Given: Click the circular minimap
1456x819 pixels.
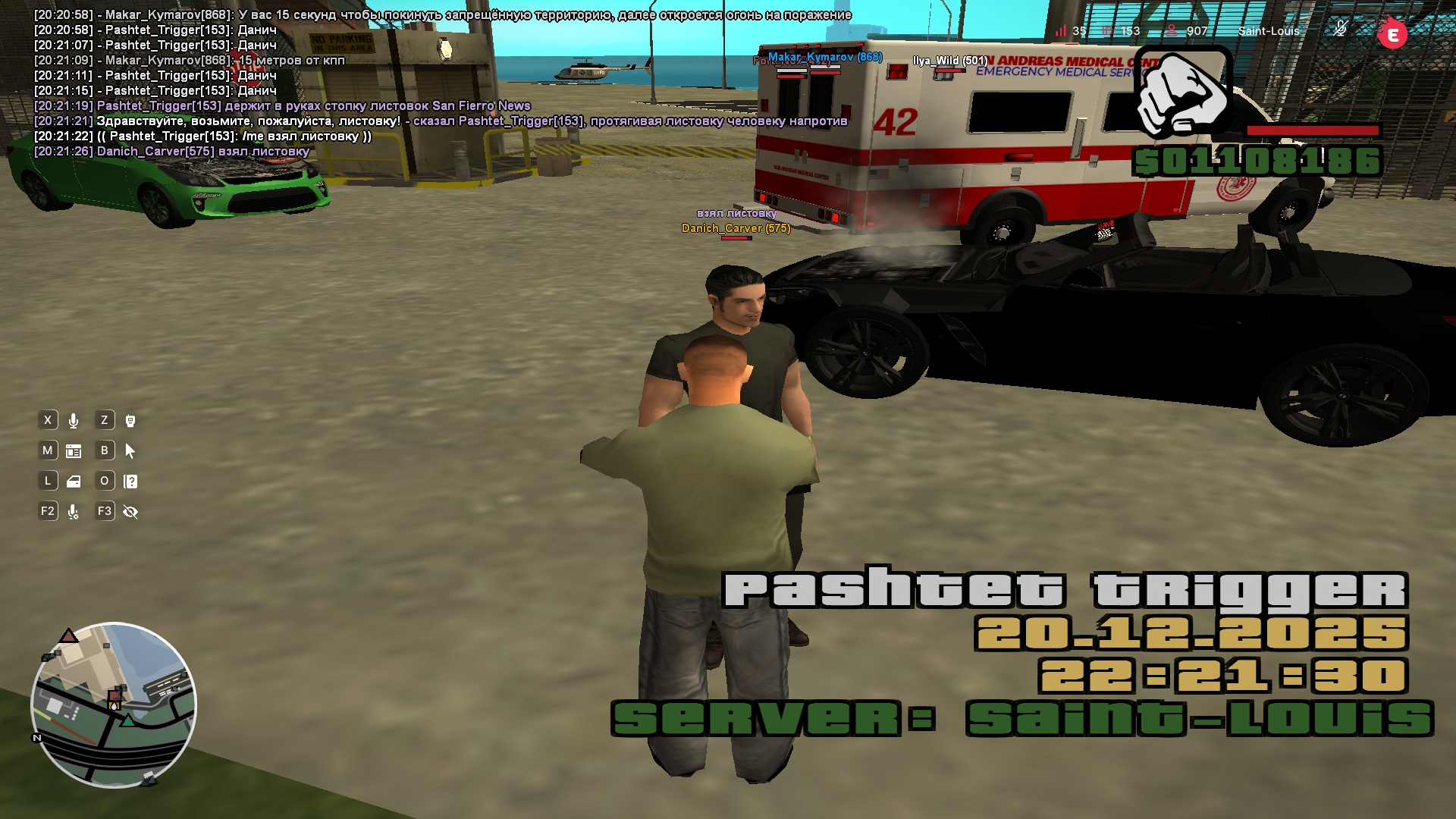Looking at the screenshot, I should point(114,705).
